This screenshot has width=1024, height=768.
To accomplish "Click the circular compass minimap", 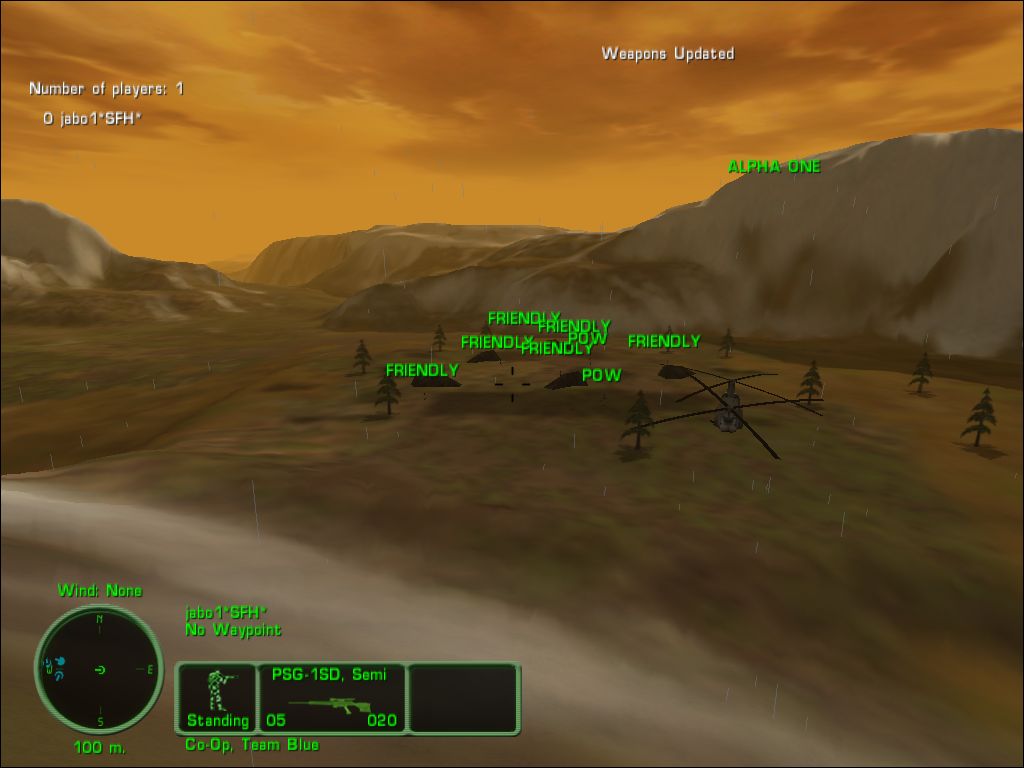I will 99,669.
